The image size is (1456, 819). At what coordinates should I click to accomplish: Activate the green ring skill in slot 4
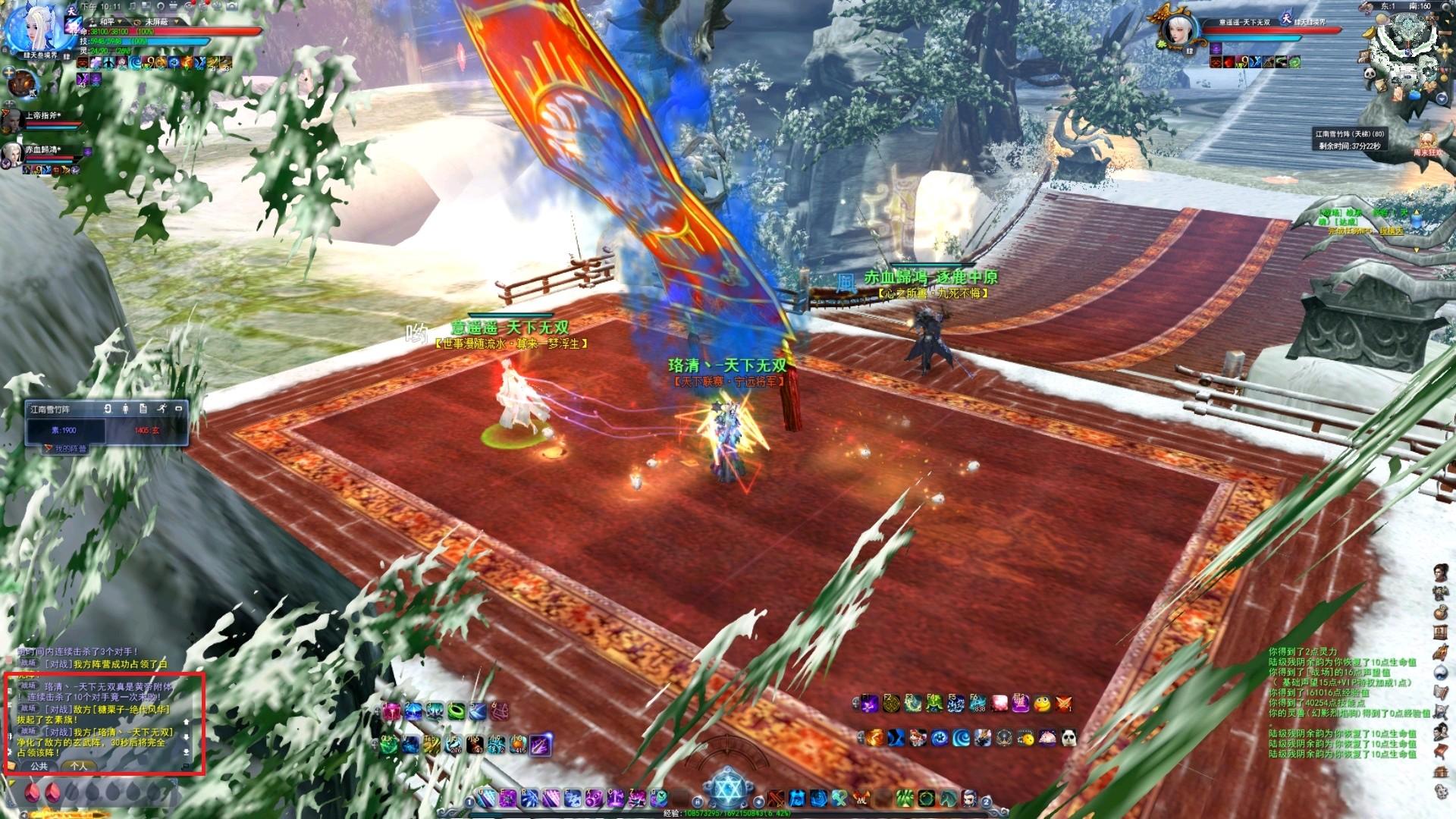coord(457,711)
